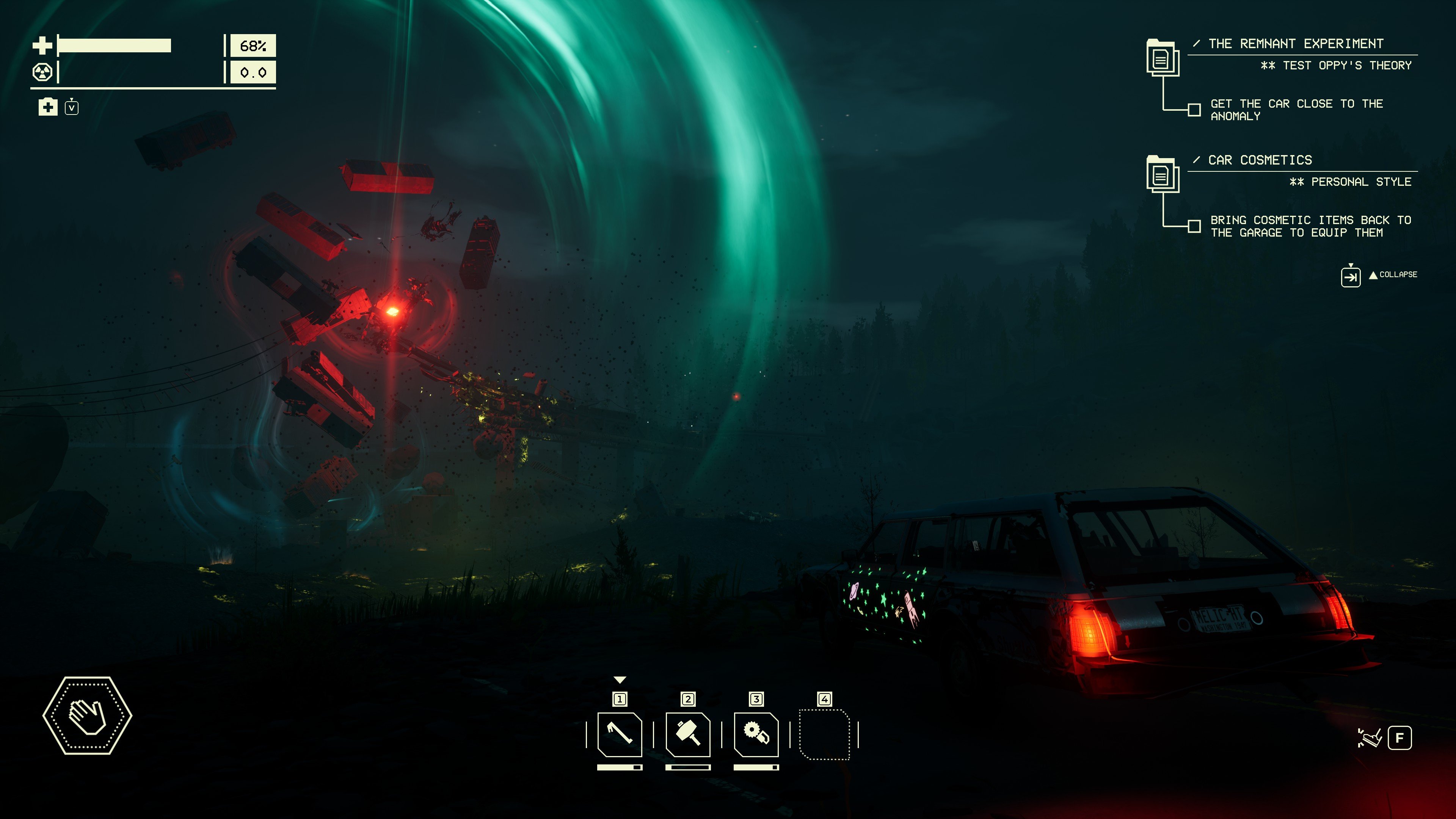This screenshot has height=819, width=1456.
Task: Click the hexagonal hand interaction icon
Action: click(88, 715)
